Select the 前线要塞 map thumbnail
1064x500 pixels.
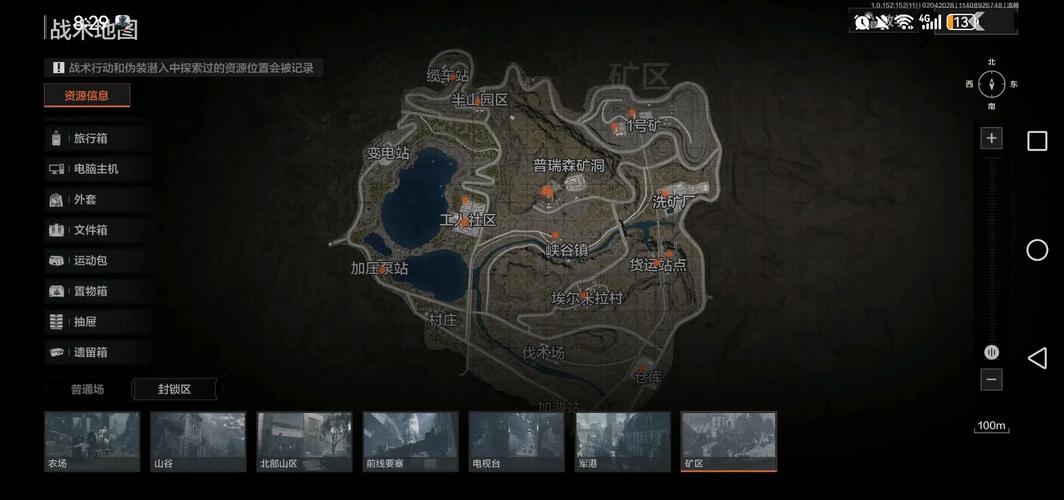[410, 441]
